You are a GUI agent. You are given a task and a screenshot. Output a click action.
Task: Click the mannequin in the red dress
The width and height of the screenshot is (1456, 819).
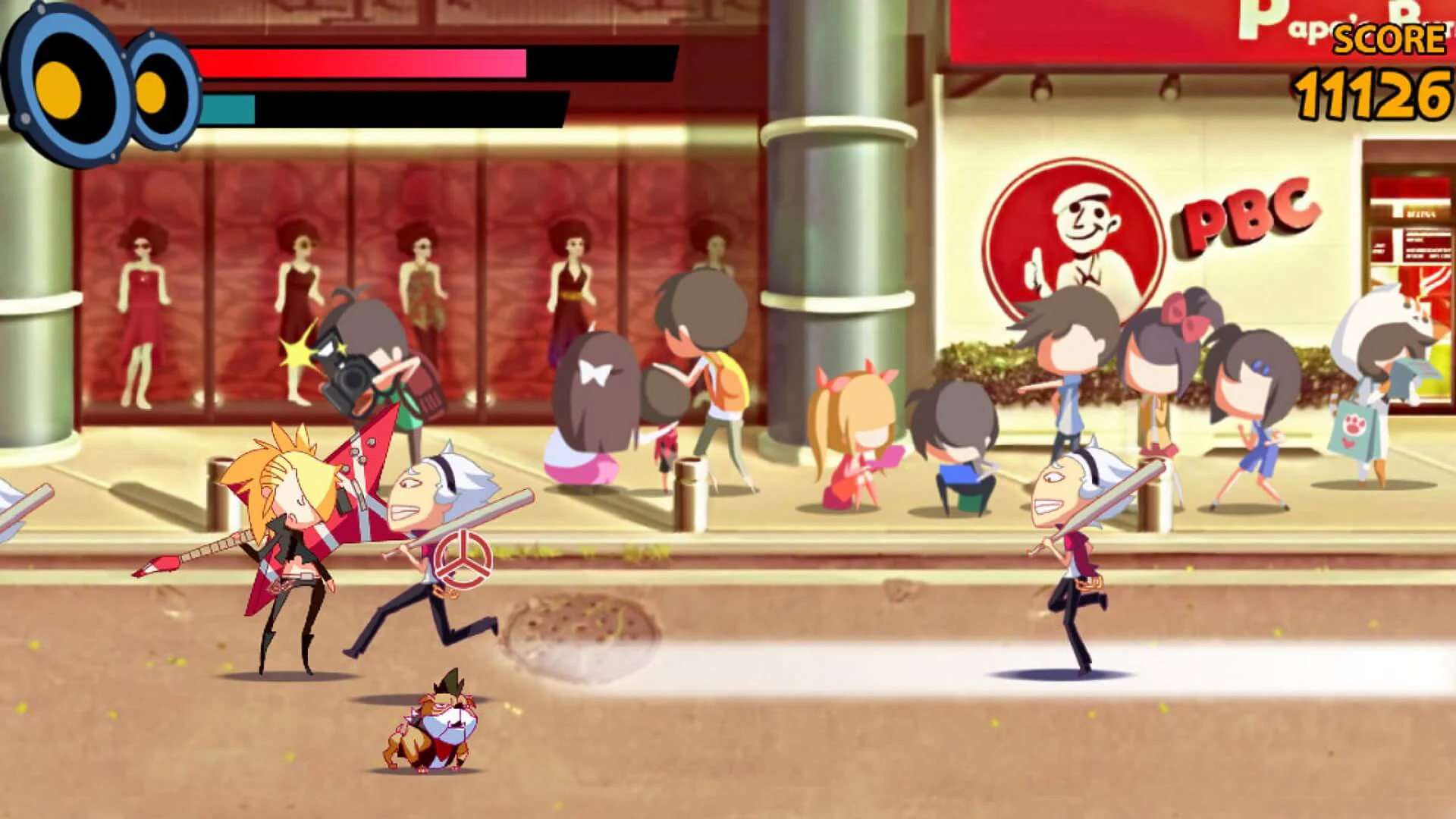[144, 303]
